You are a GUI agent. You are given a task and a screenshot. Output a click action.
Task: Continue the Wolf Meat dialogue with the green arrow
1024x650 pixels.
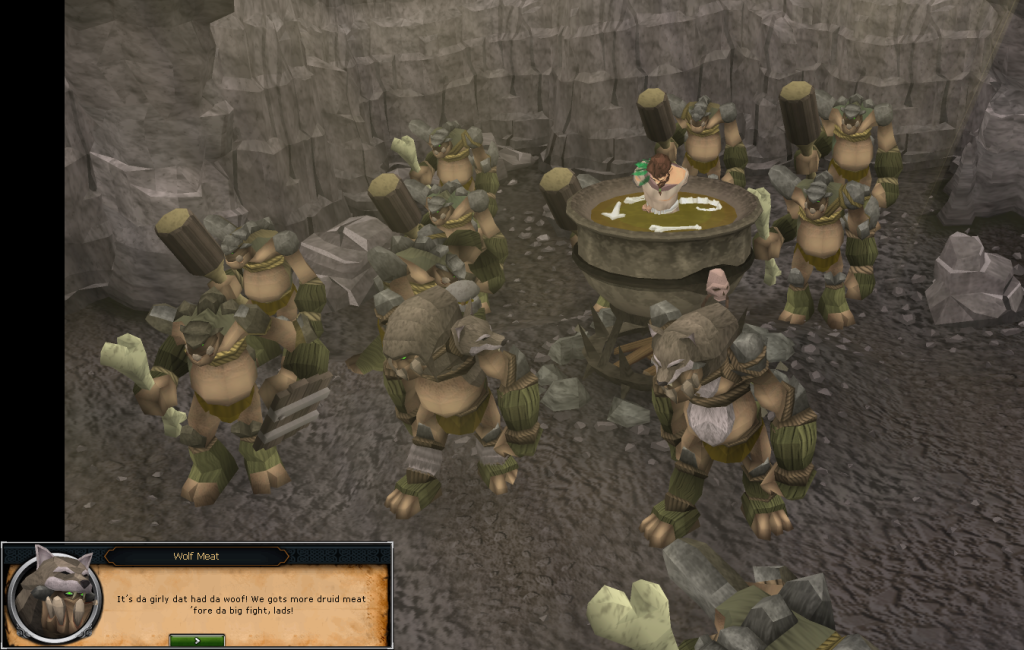[197, 640]
